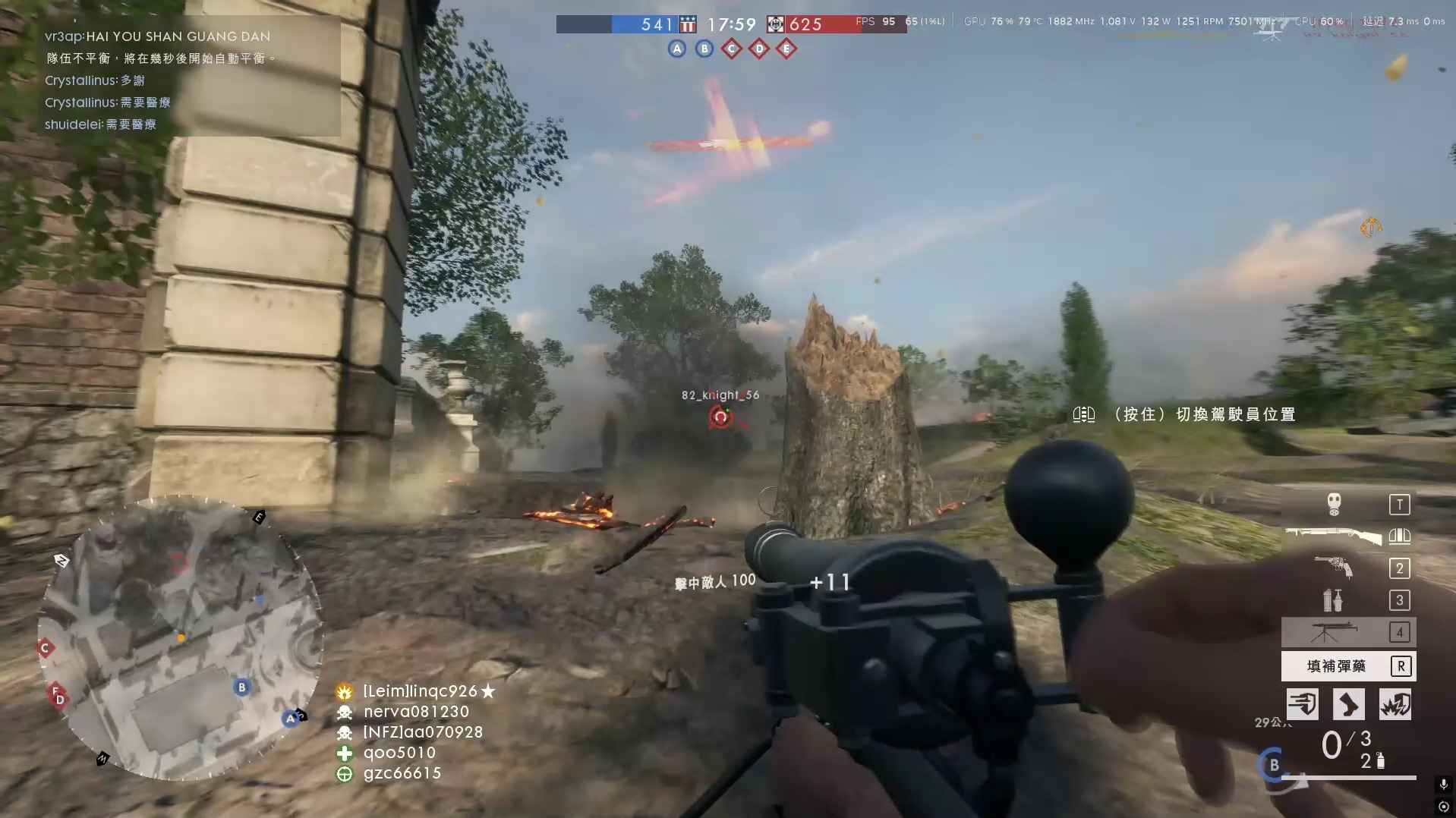
Task: Select squad leader [Leim]linqc926
Action: point(420,691)
